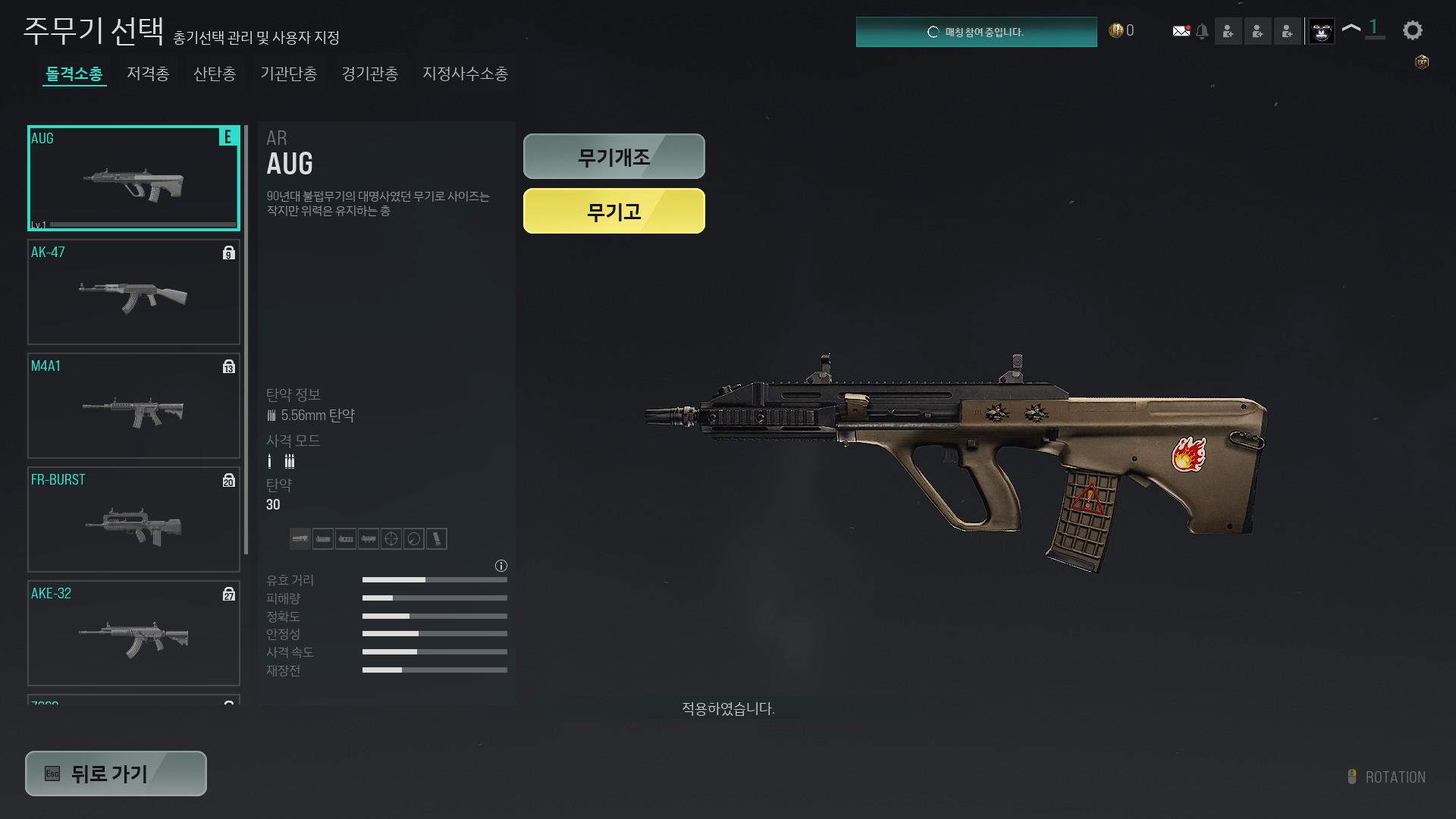Choose the locked AK-47 tile
The width and height of the screenshot is (1456, 819).
pyautogui.click(x=133, y=292)
